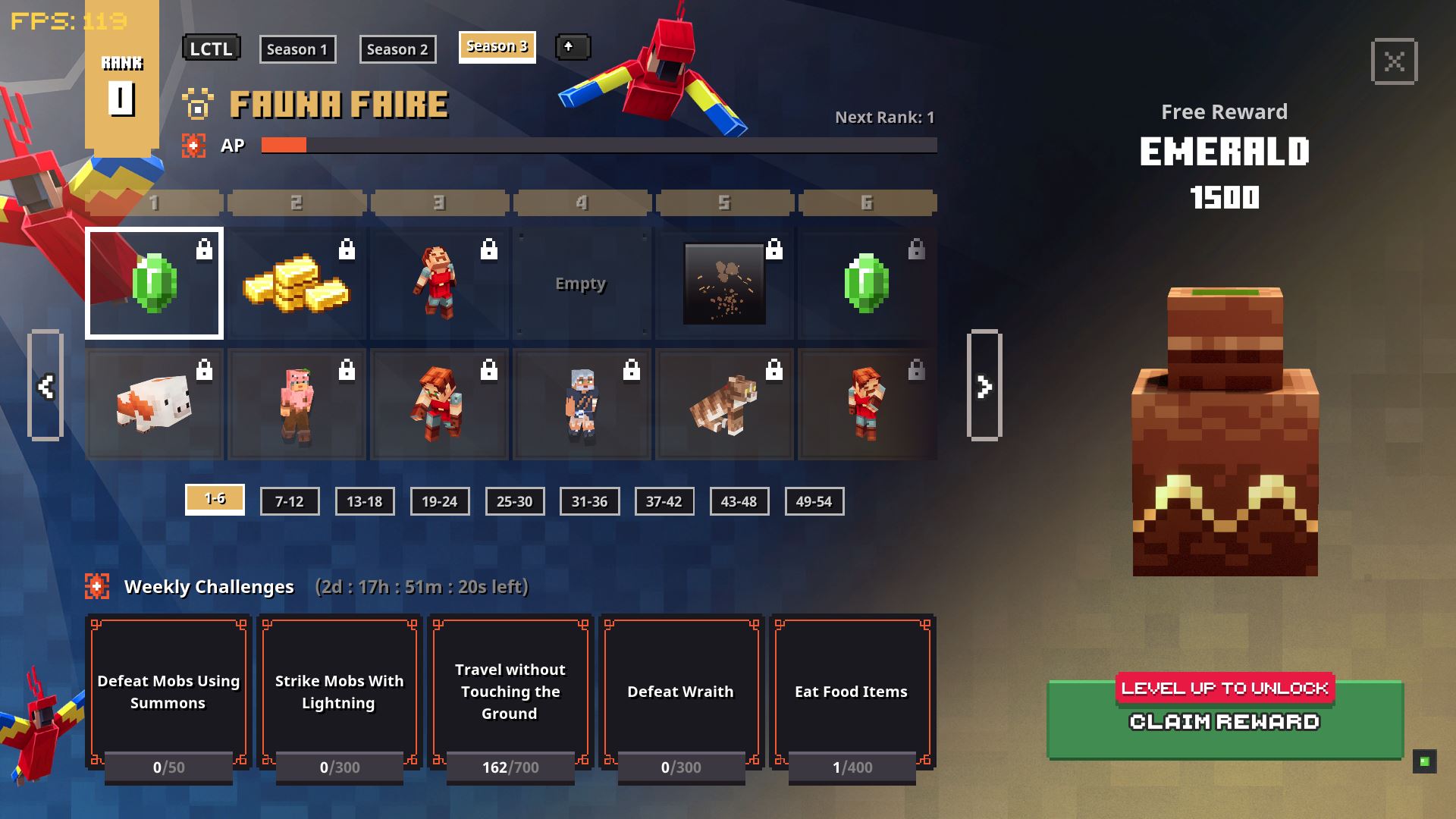Click the Fauna Faire season emblem

(198, 106)
